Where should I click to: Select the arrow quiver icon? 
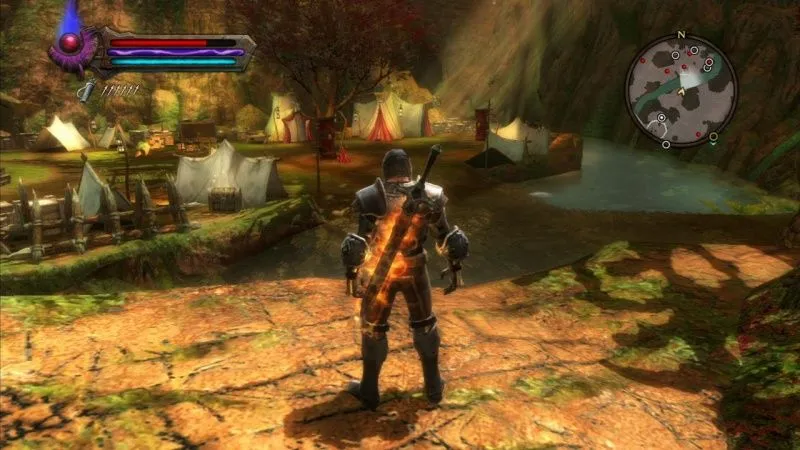[88, 89]
